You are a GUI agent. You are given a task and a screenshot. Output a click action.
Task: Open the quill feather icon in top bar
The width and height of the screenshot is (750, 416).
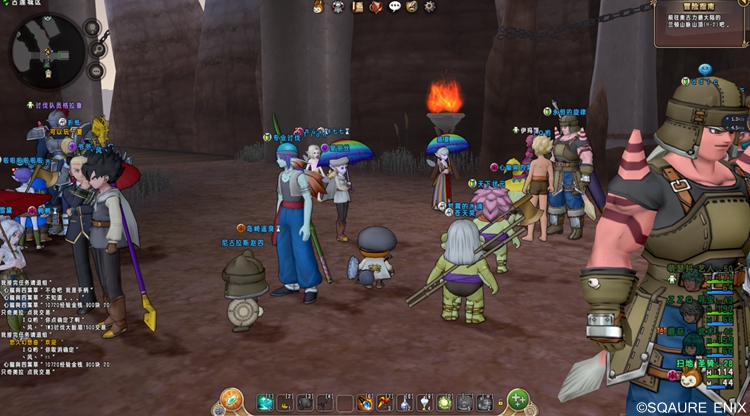411,7
